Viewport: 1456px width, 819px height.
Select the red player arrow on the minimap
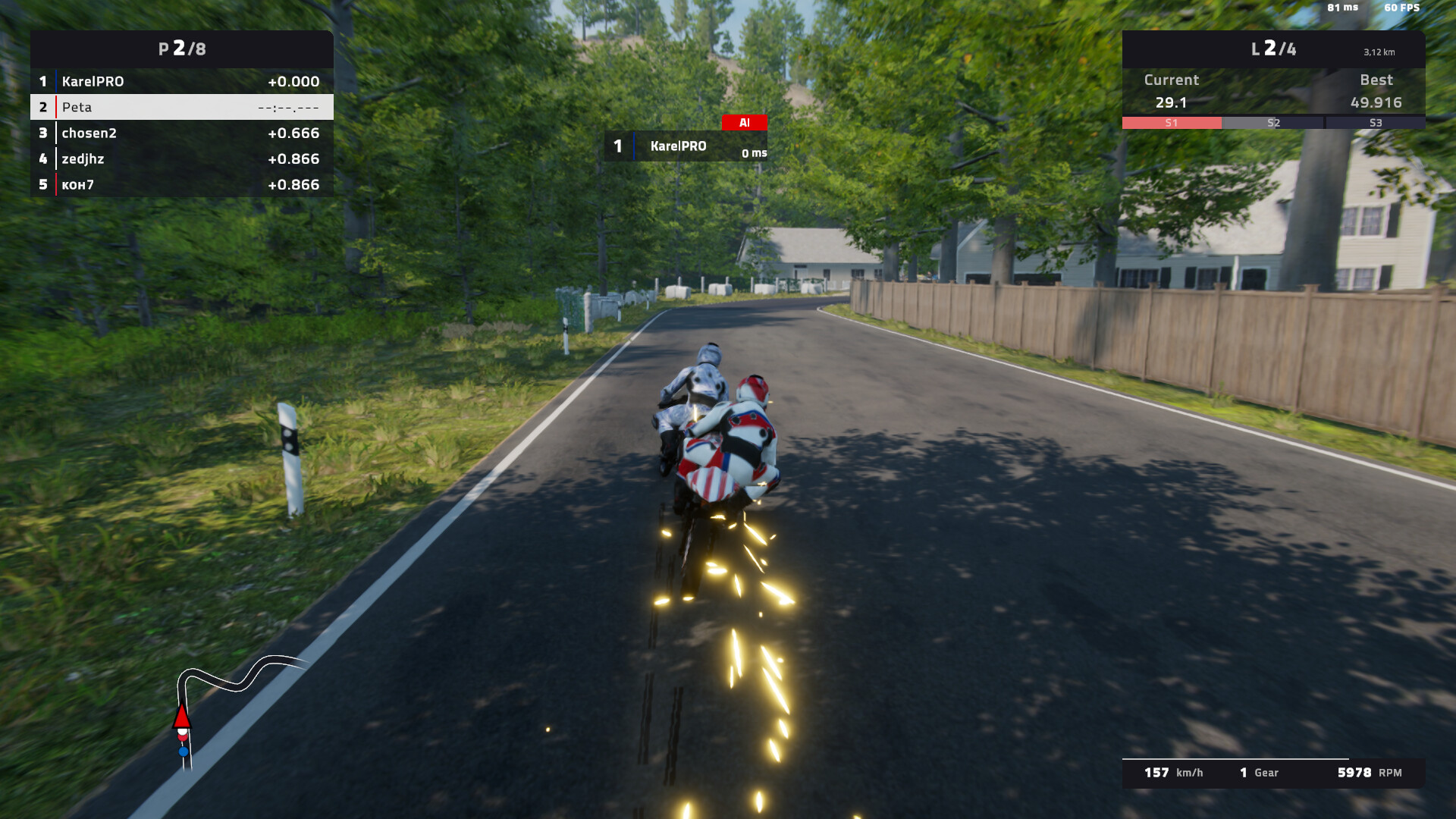tap(182, 717)
